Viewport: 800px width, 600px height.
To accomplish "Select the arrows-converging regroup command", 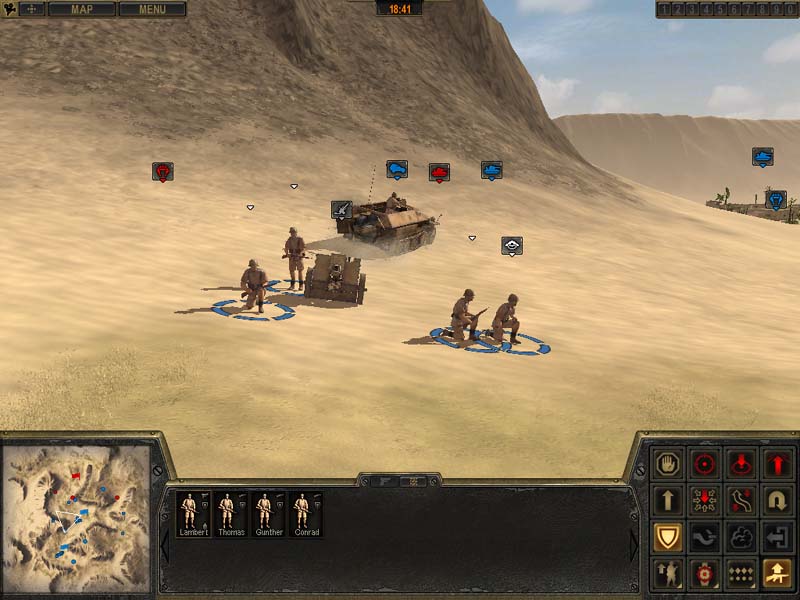I will click(x=704, y=500).
